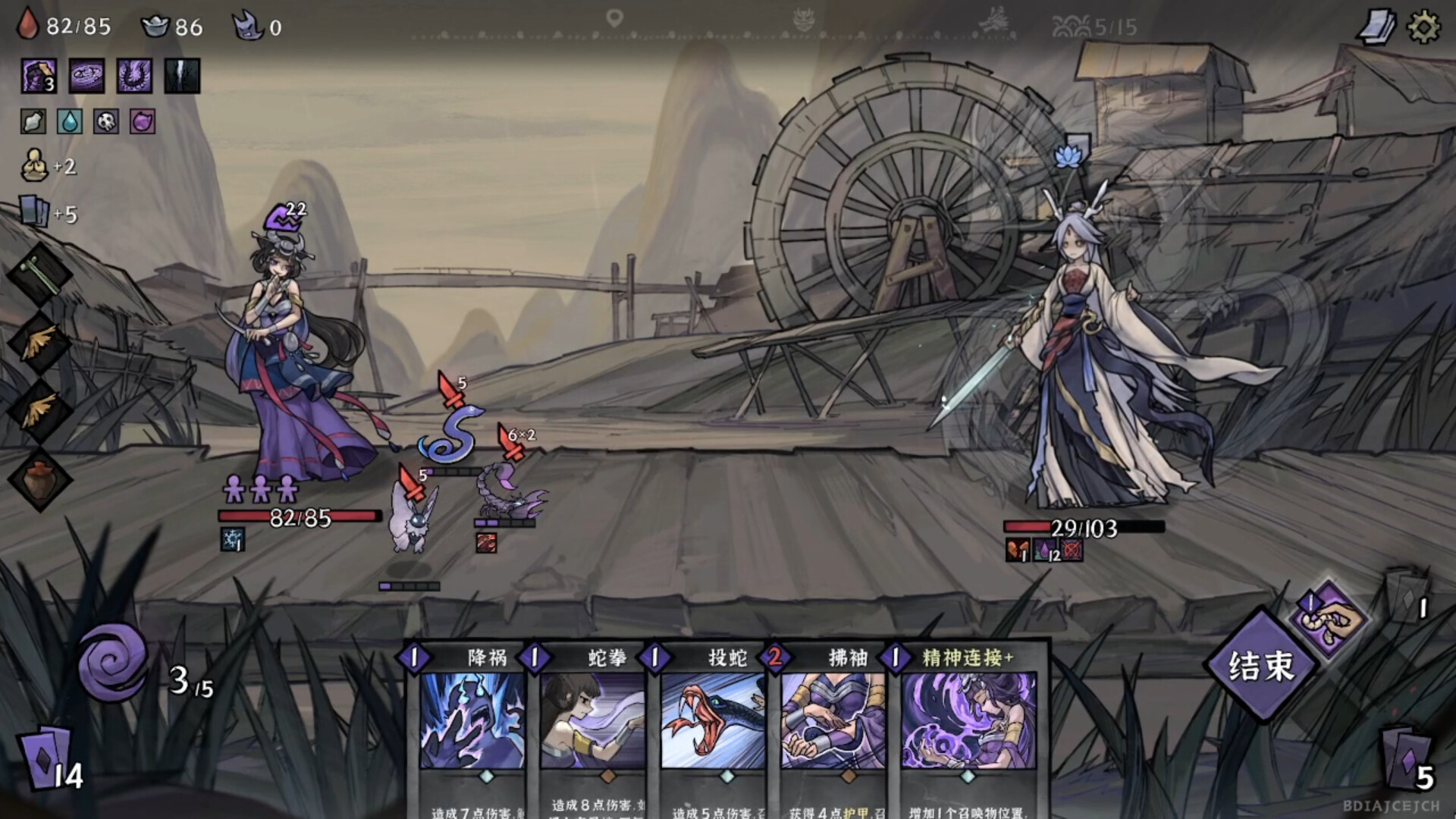Inspect the hooded figure relic with 3
The height and width of the screenshot is (819, 1456).
(38, 76)
